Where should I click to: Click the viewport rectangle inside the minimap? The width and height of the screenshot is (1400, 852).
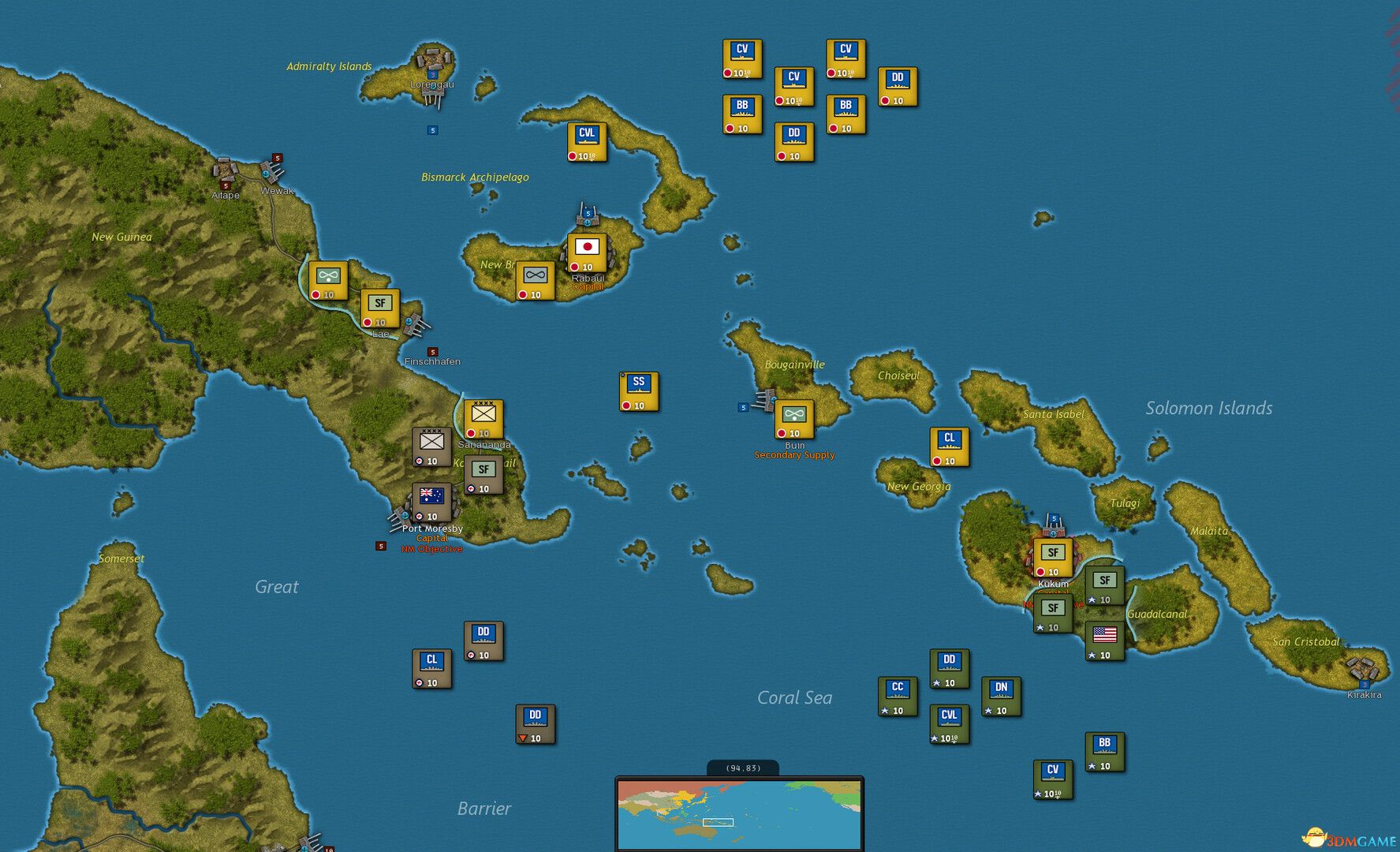(719, 823)
